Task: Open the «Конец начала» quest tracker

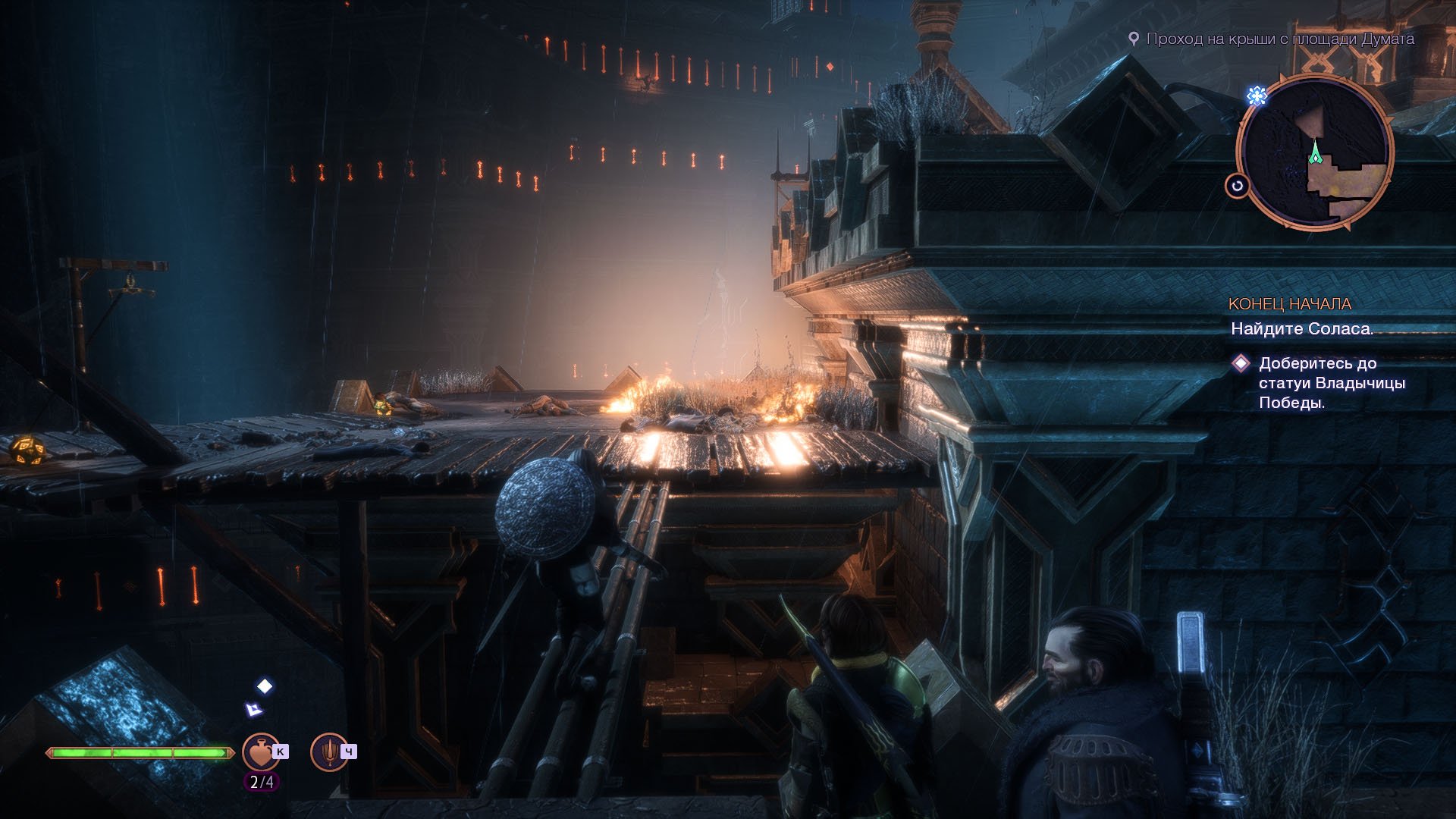Action: [1289, 304]
